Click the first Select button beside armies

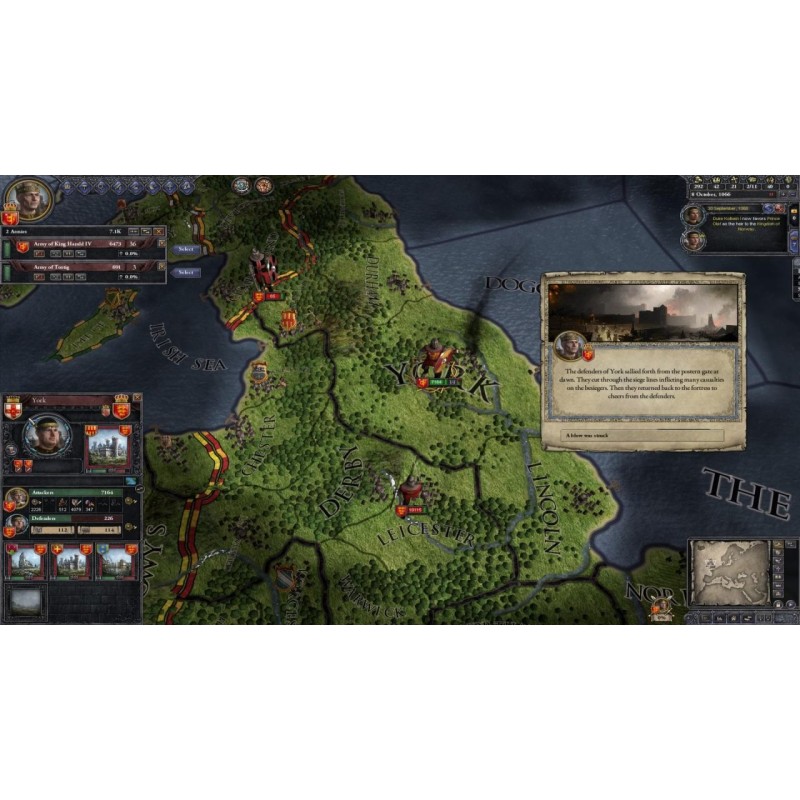(185, 249)
